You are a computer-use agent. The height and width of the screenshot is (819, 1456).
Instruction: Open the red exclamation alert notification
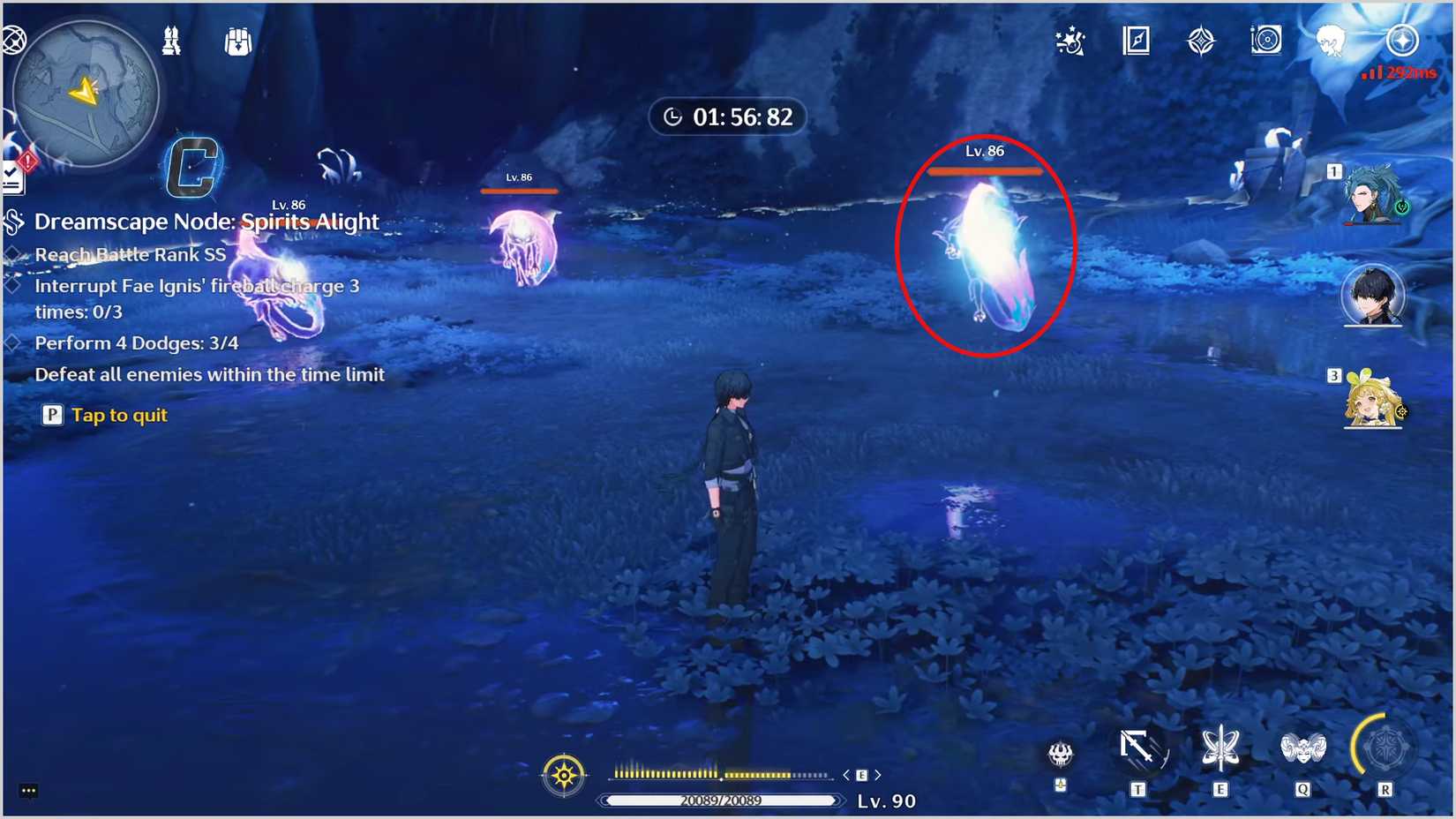pyautogui.click(x=26, y=162)
